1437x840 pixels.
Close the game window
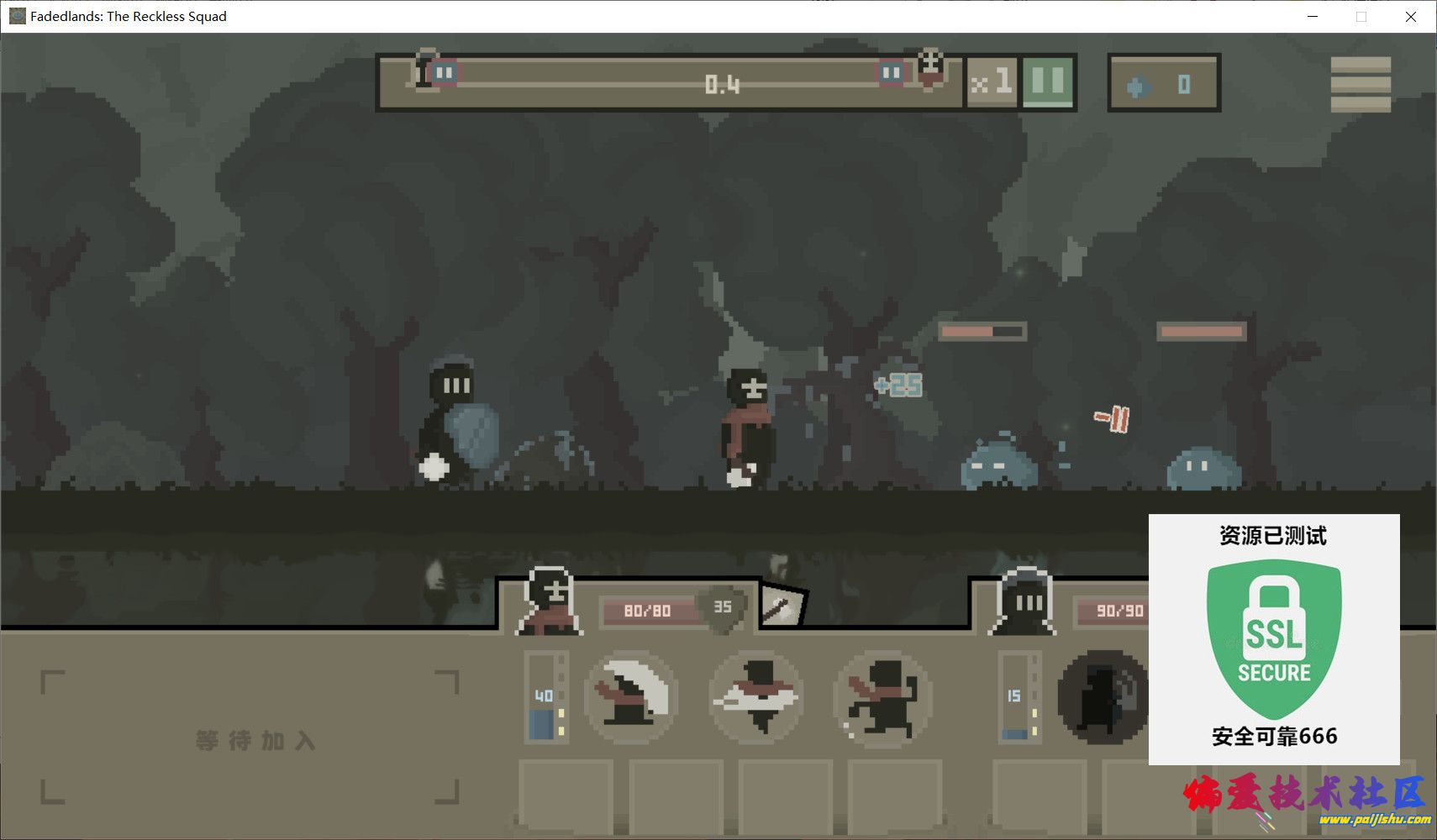pyautogui.click(x=1411, y=17)
